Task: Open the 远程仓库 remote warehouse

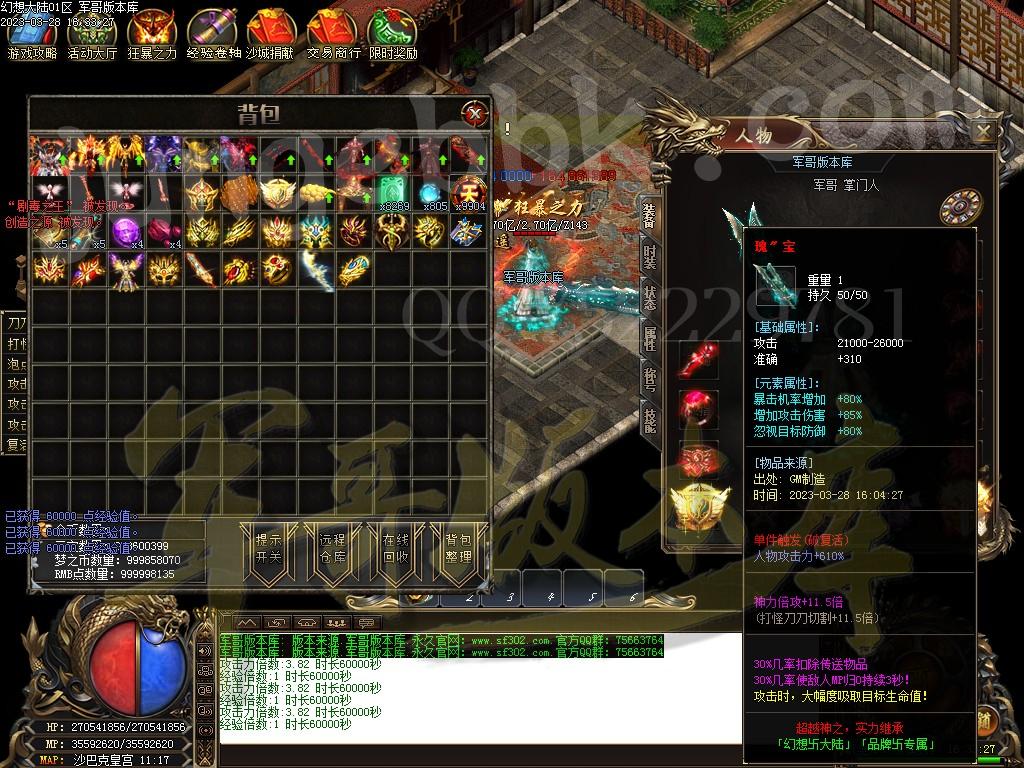Action: coord(332,548)
